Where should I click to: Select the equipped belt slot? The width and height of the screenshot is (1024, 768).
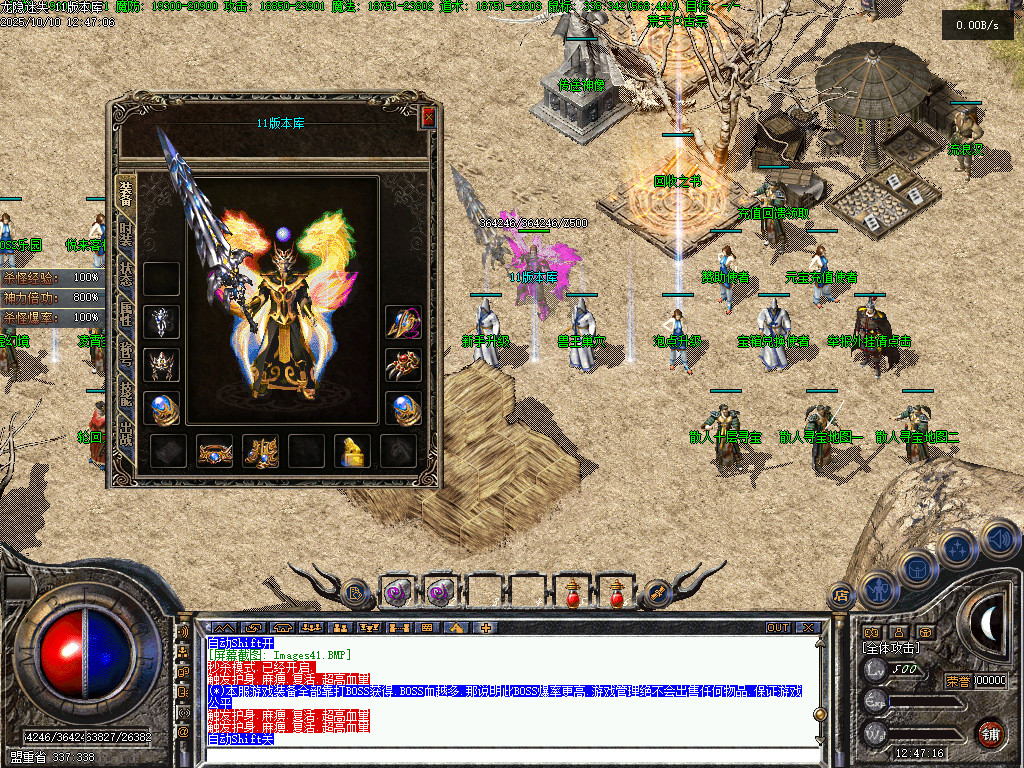pyautogui.click(x=215, y=451)
